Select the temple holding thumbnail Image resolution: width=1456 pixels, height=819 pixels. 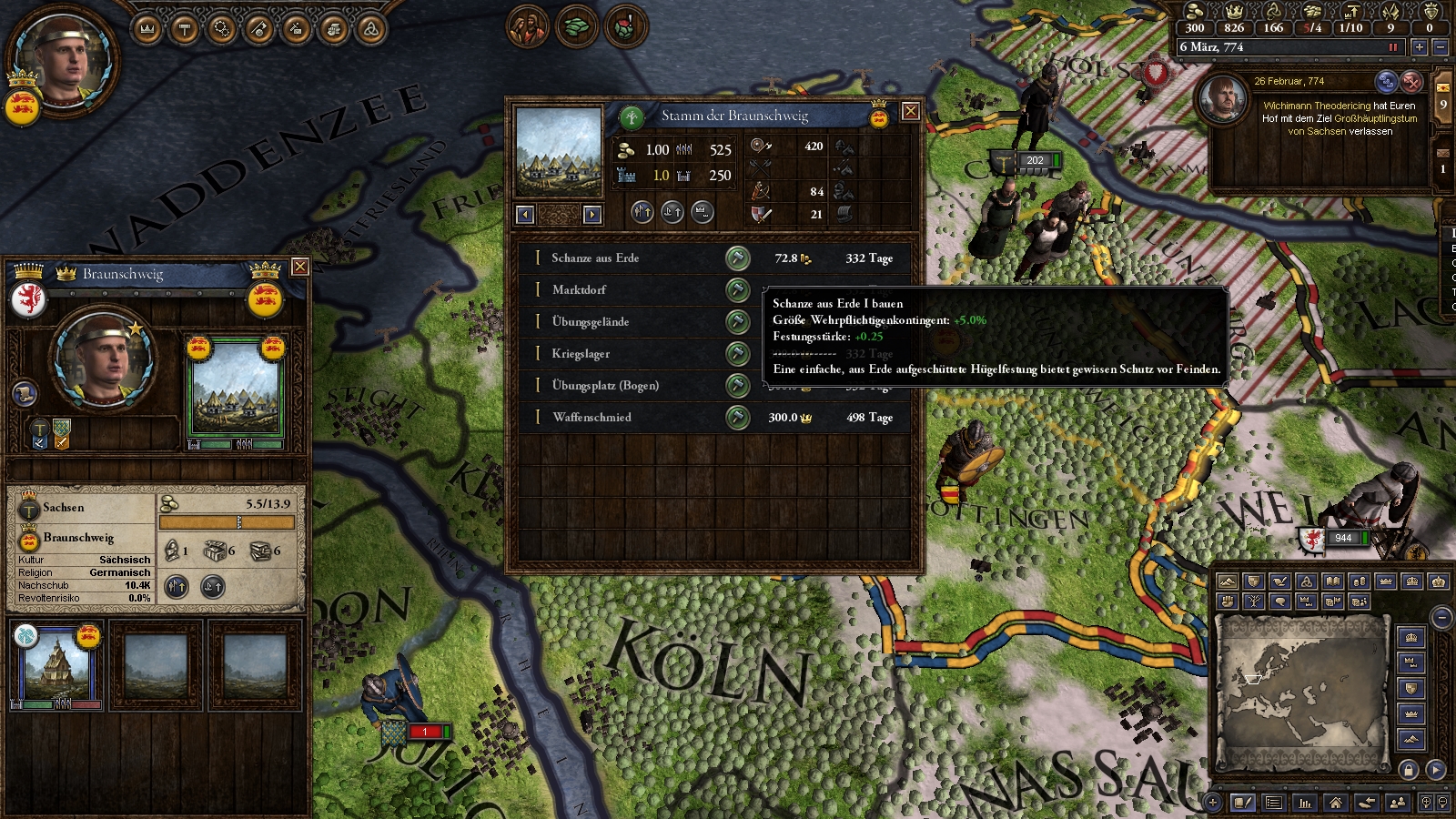(x=56, y=664)
